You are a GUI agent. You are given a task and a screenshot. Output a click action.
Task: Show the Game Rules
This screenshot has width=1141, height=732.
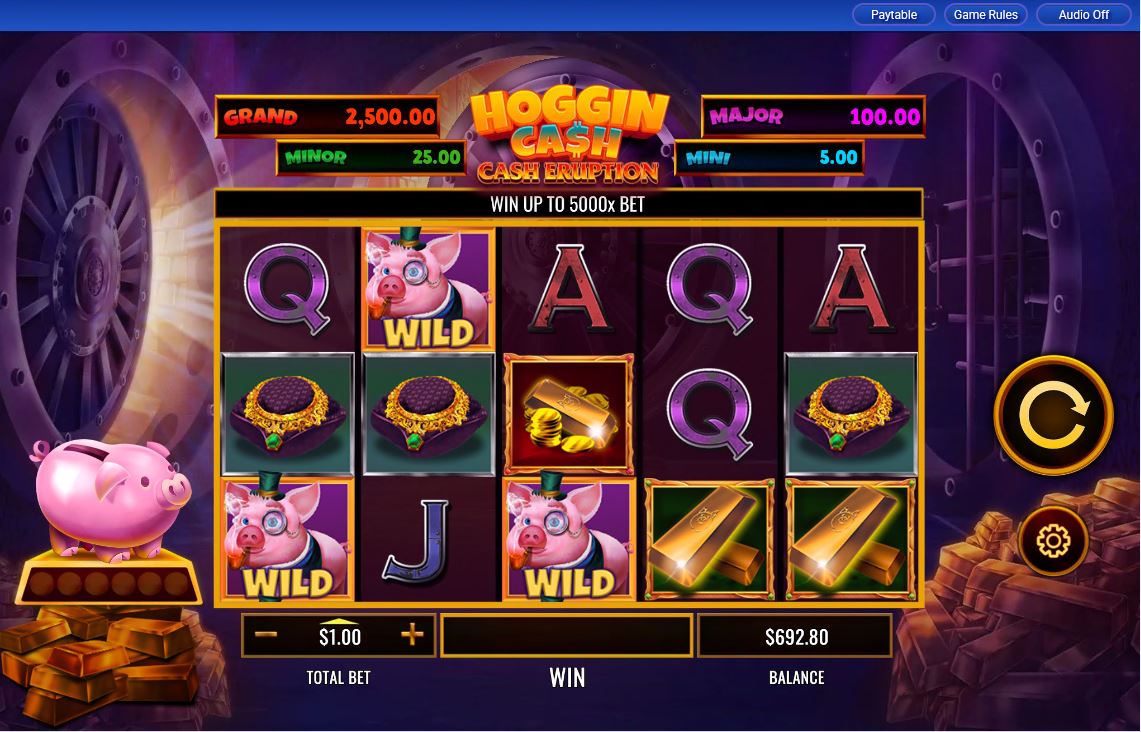(985, 15)
